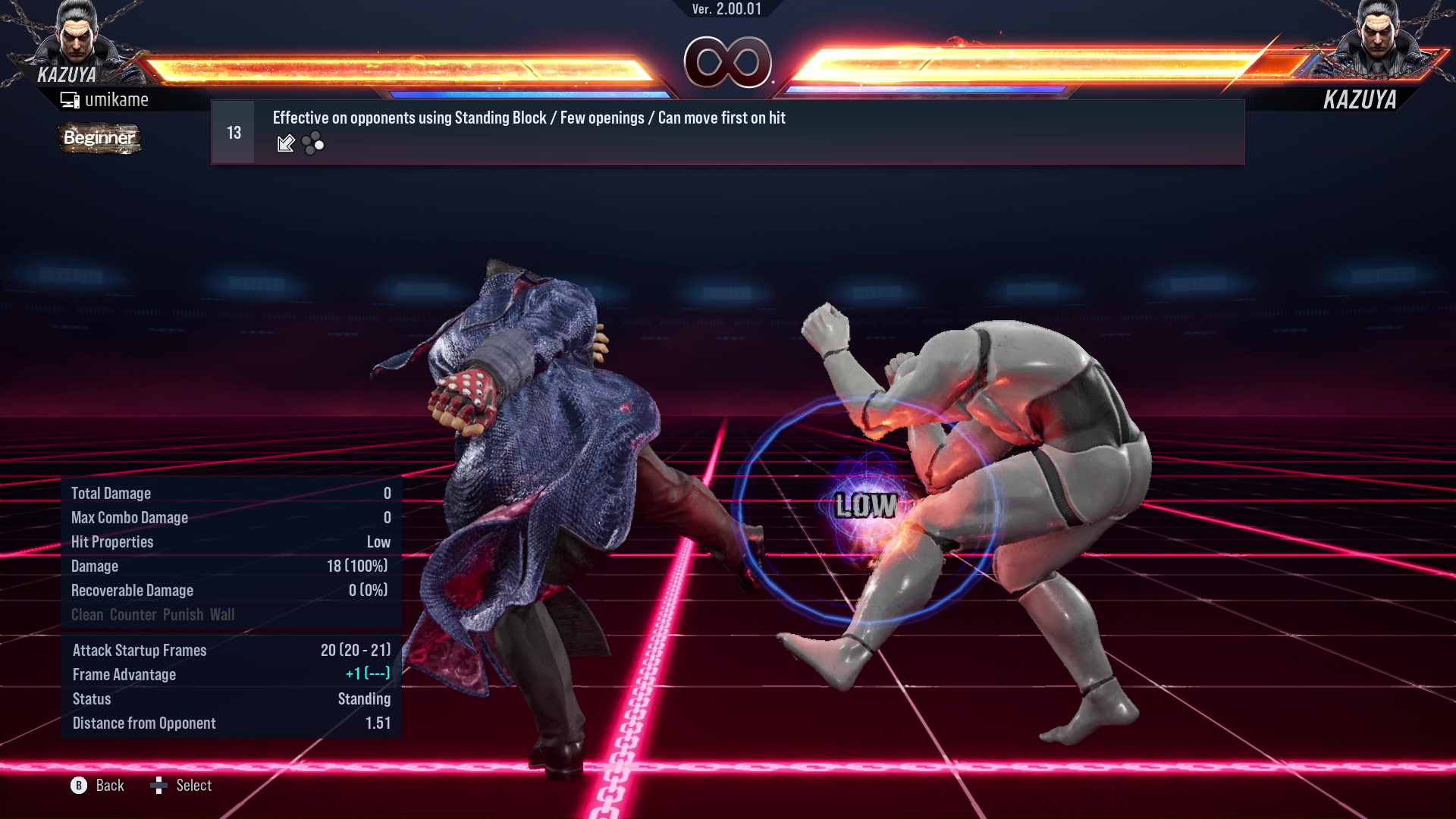Click the PC platform icon beside umikame
The width and height of the screenshot is (1456, 819).
pos(71,99)
